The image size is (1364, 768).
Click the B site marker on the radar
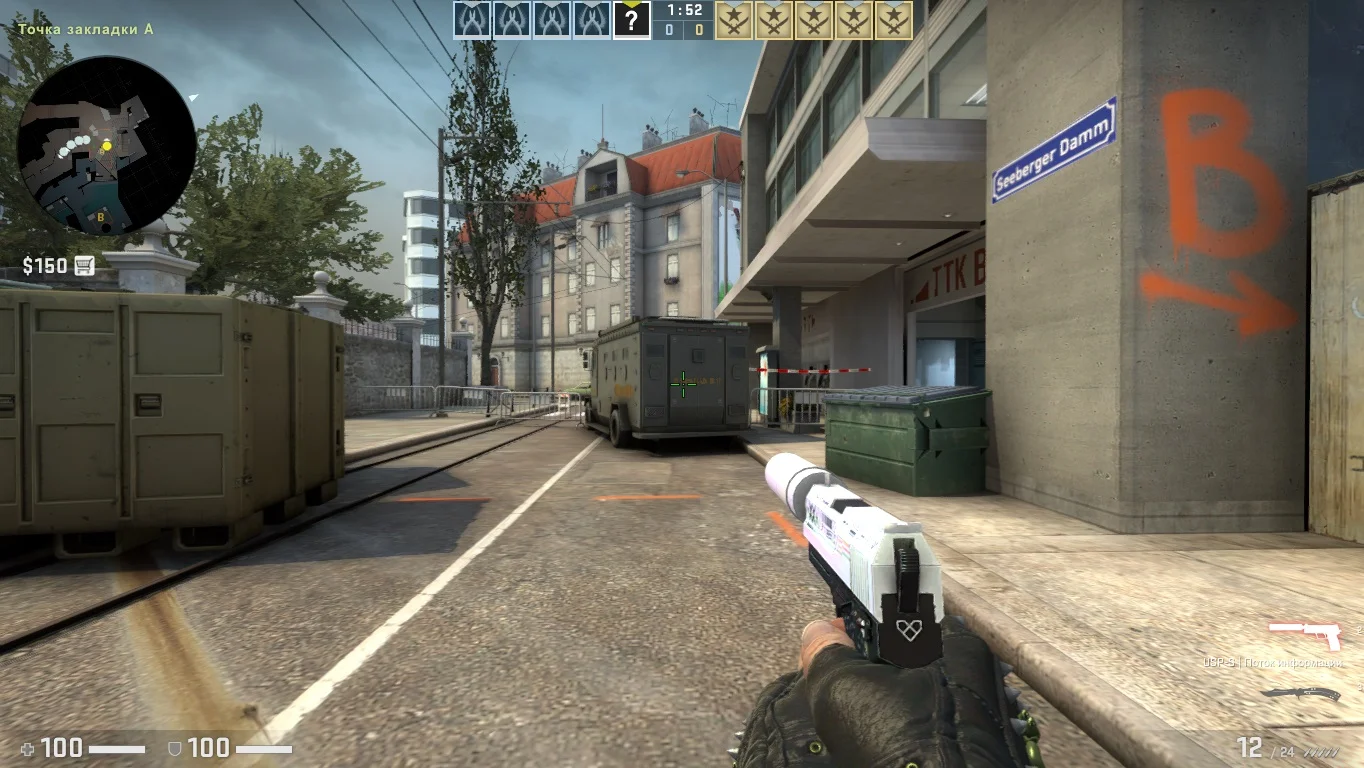(100, 216)
